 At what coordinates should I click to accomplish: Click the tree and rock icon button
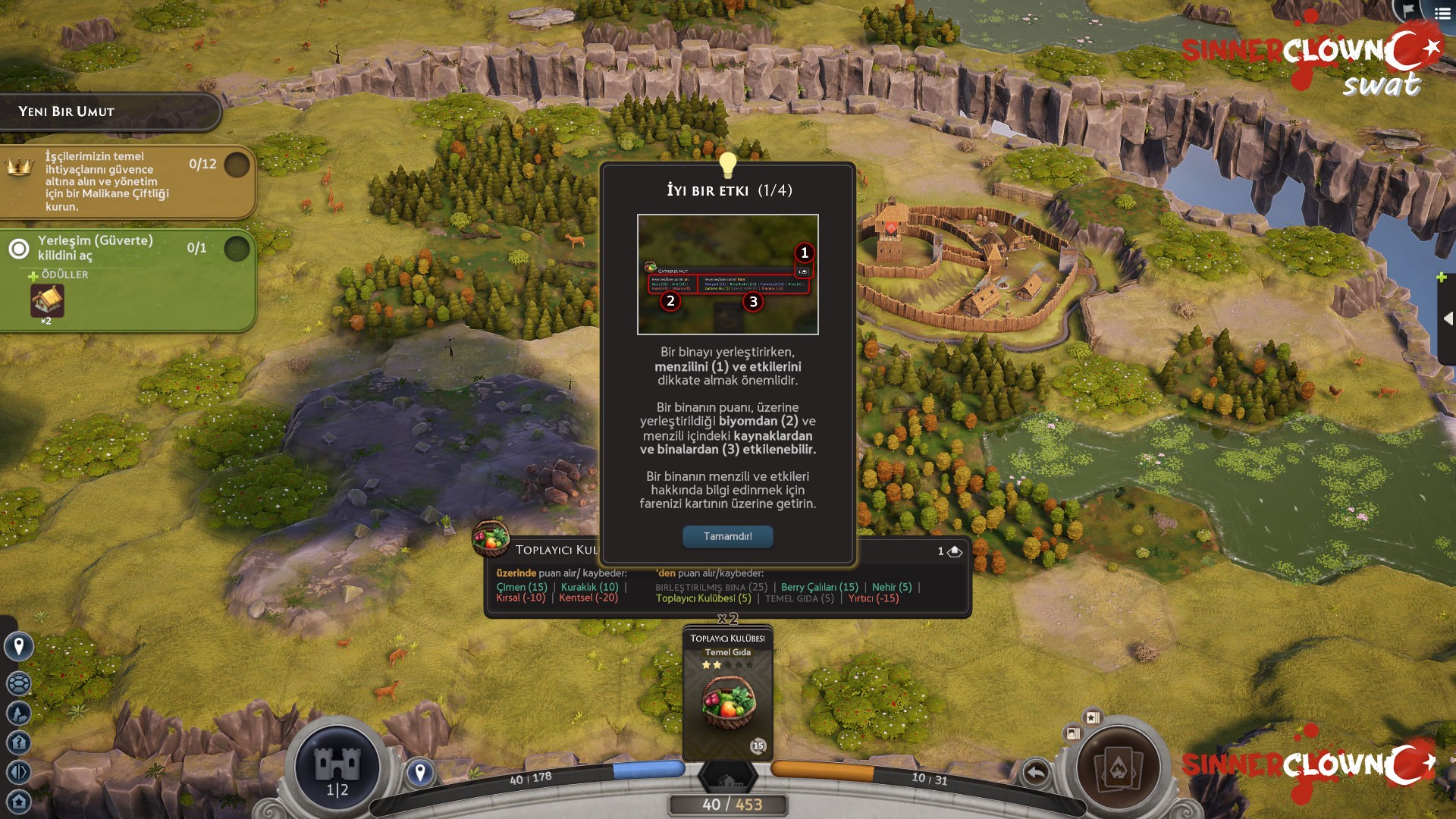tap(19, 713)
